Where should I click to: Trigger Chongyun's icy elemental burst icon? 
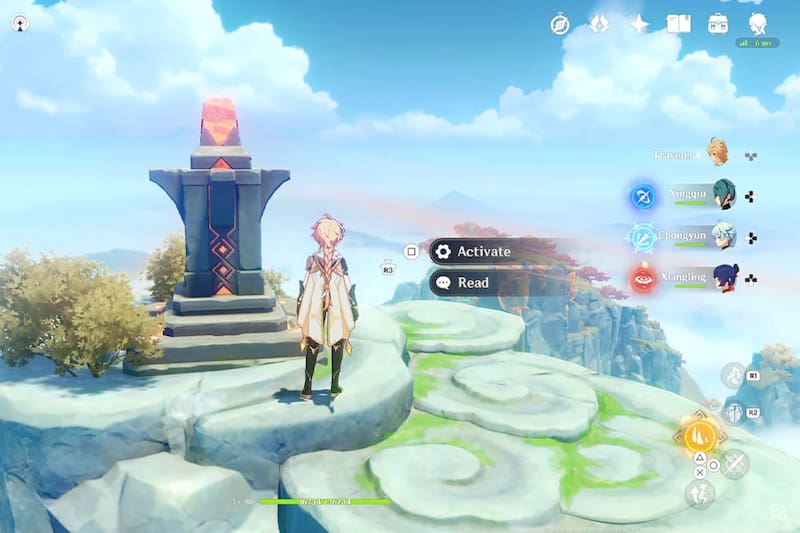pyautogui.click(x=642, y=237)
